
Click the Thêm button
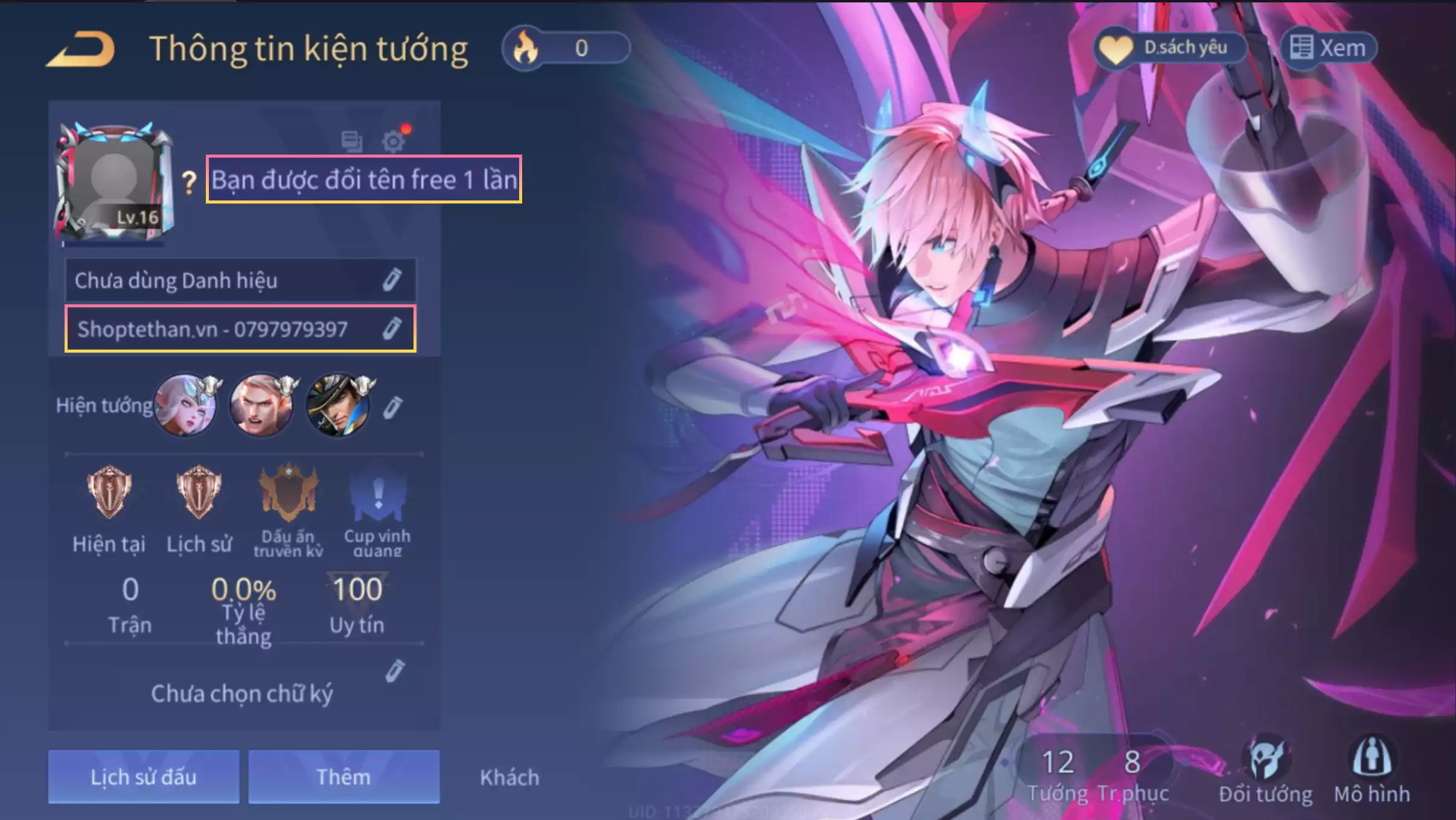[x=343, y=777]
